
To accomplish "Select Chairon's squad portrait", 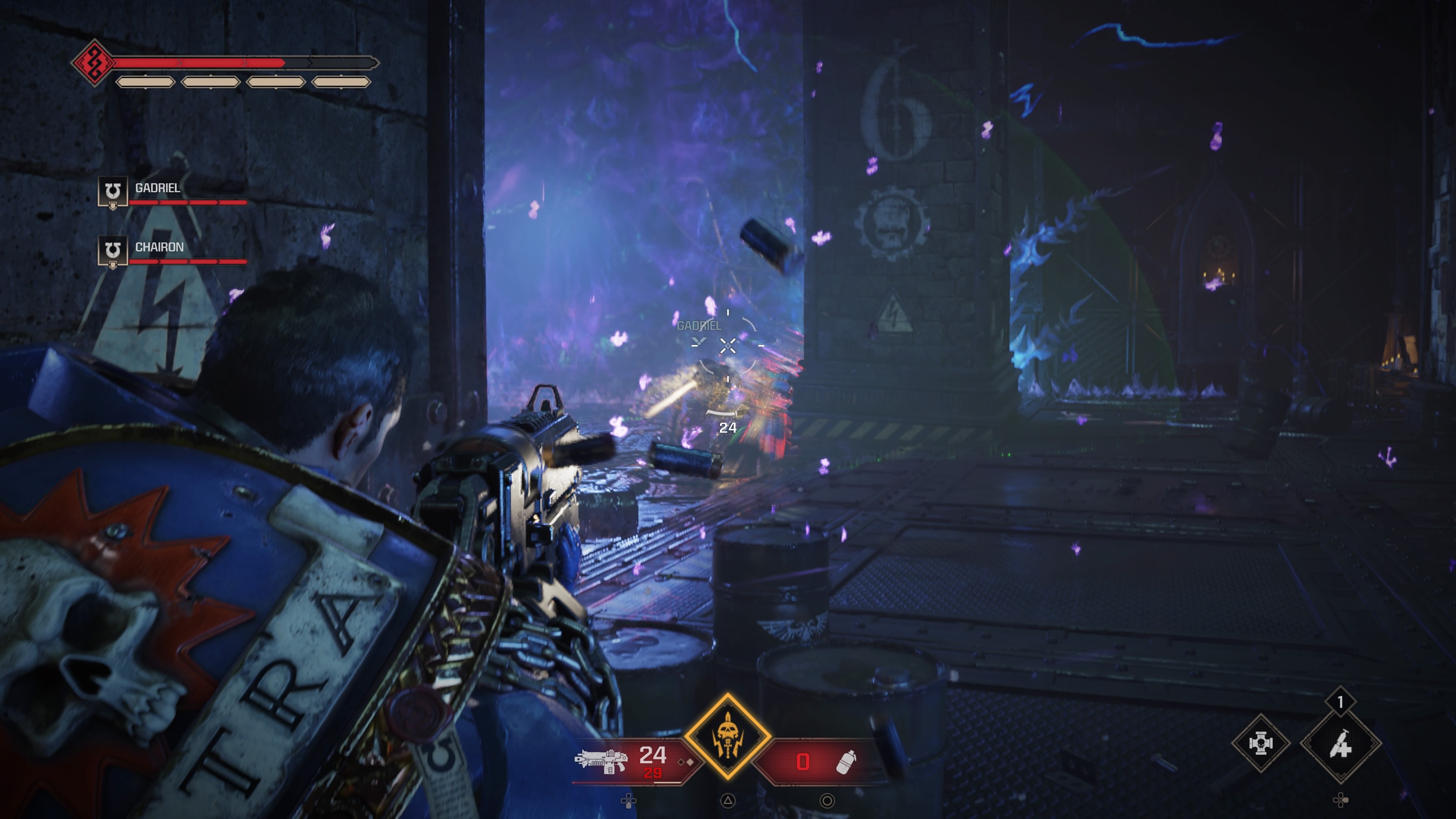I will tap(113, 251).
